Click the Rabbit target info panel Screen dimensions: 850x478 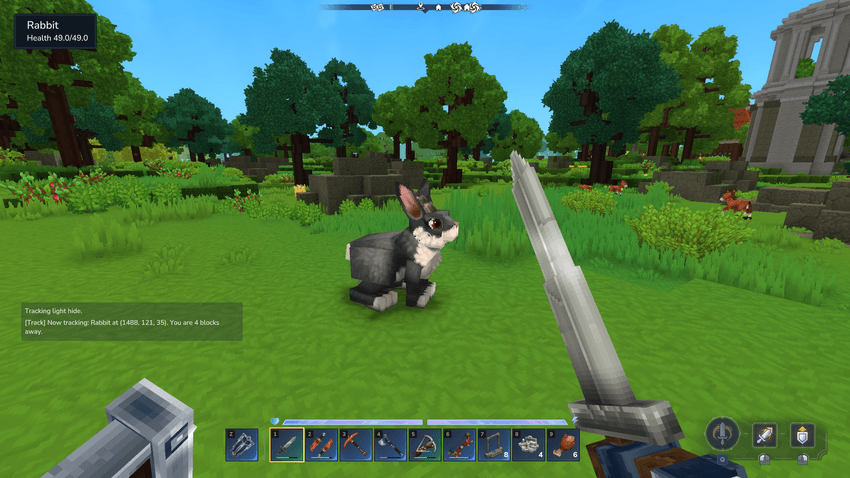[56, 31]
